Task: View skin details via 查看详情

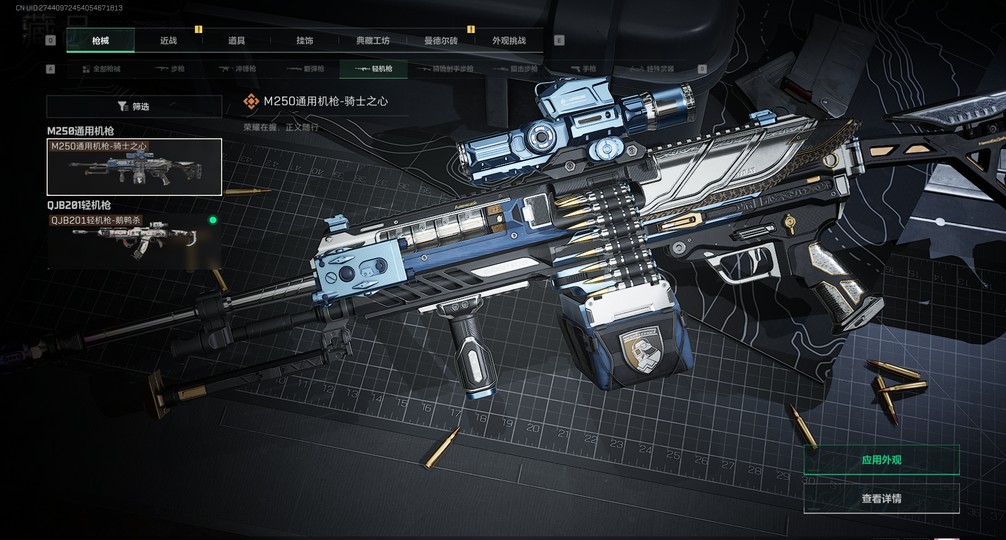Action: (x=881, y=498)
